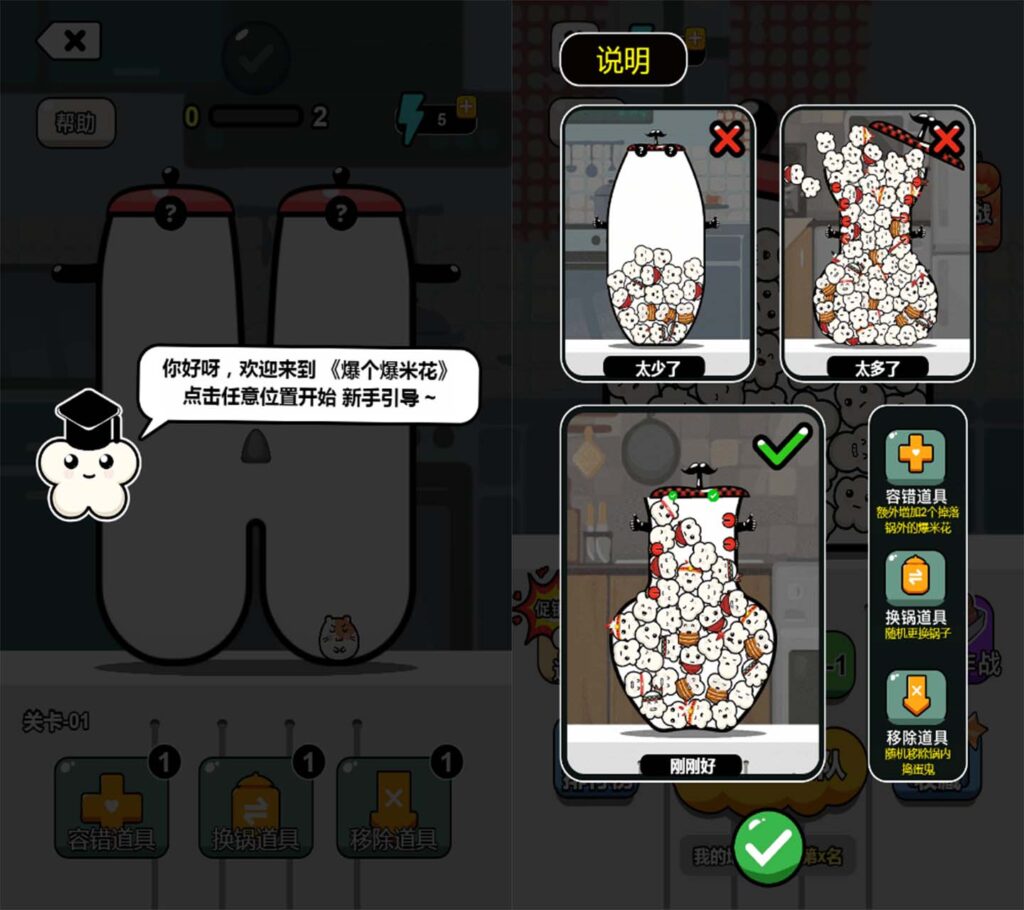The height and width of the screenshot is (910, 1024).
Task: Use the 移除道具 remove item button
Action: click(x=393, y=806)
